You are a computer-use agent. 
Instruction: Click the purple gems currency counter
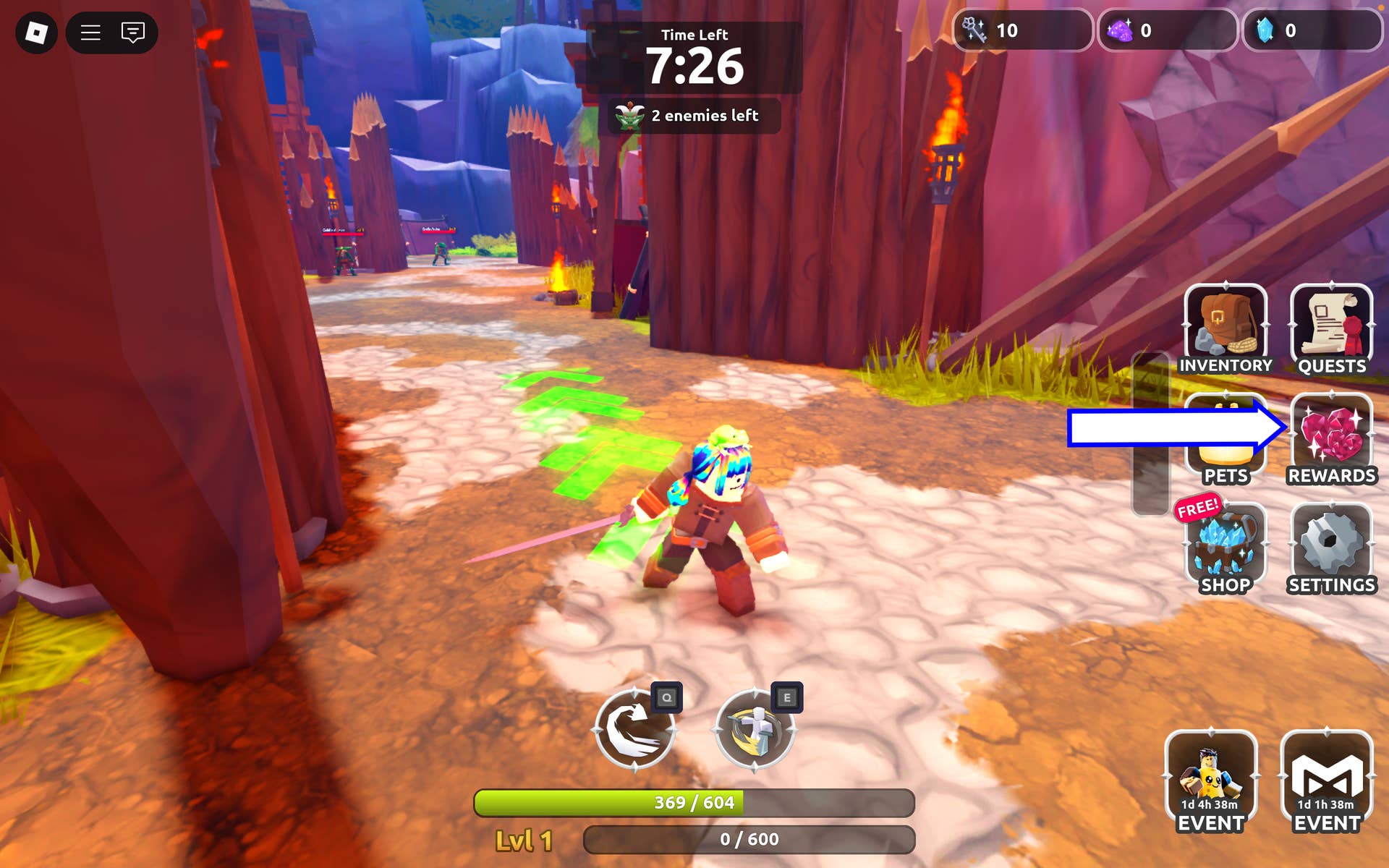[x=1166, y=30]
